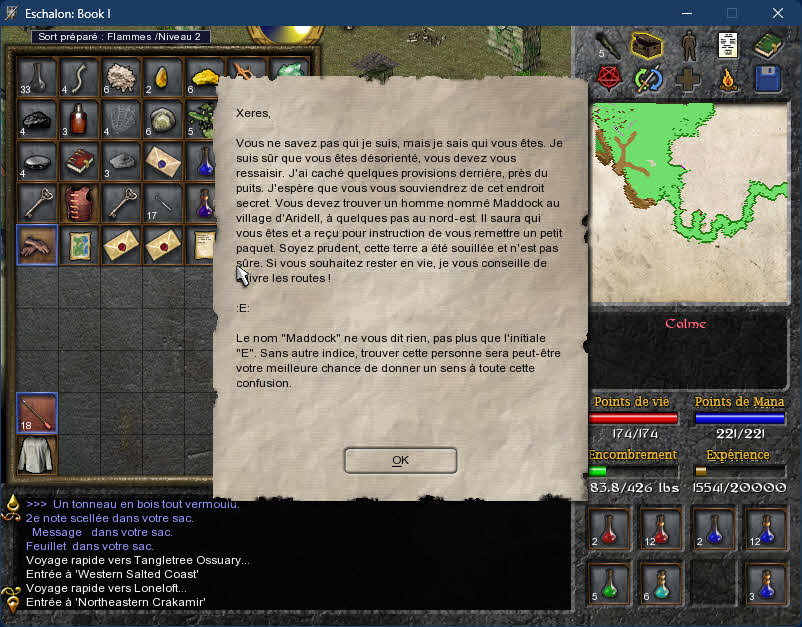Select the leather gloves inventory slot
The width and height of the screenshot is (802, 627).
(x=37, y=243)
